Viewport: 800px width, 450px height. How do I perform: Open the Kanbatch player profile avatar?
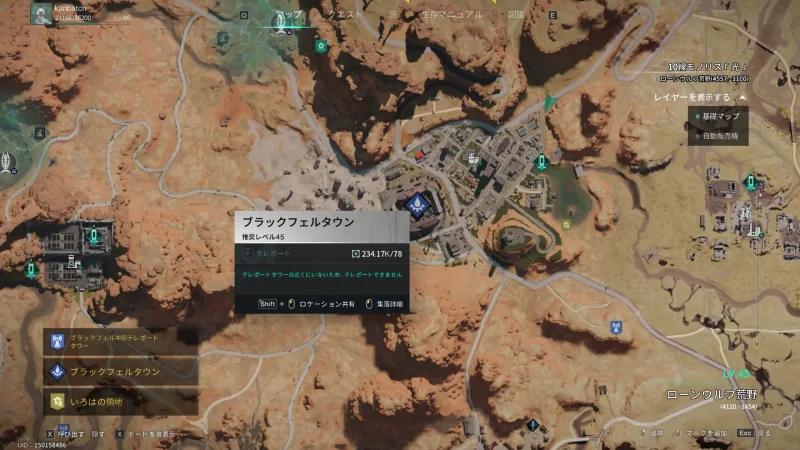click(x=40, y=14)
